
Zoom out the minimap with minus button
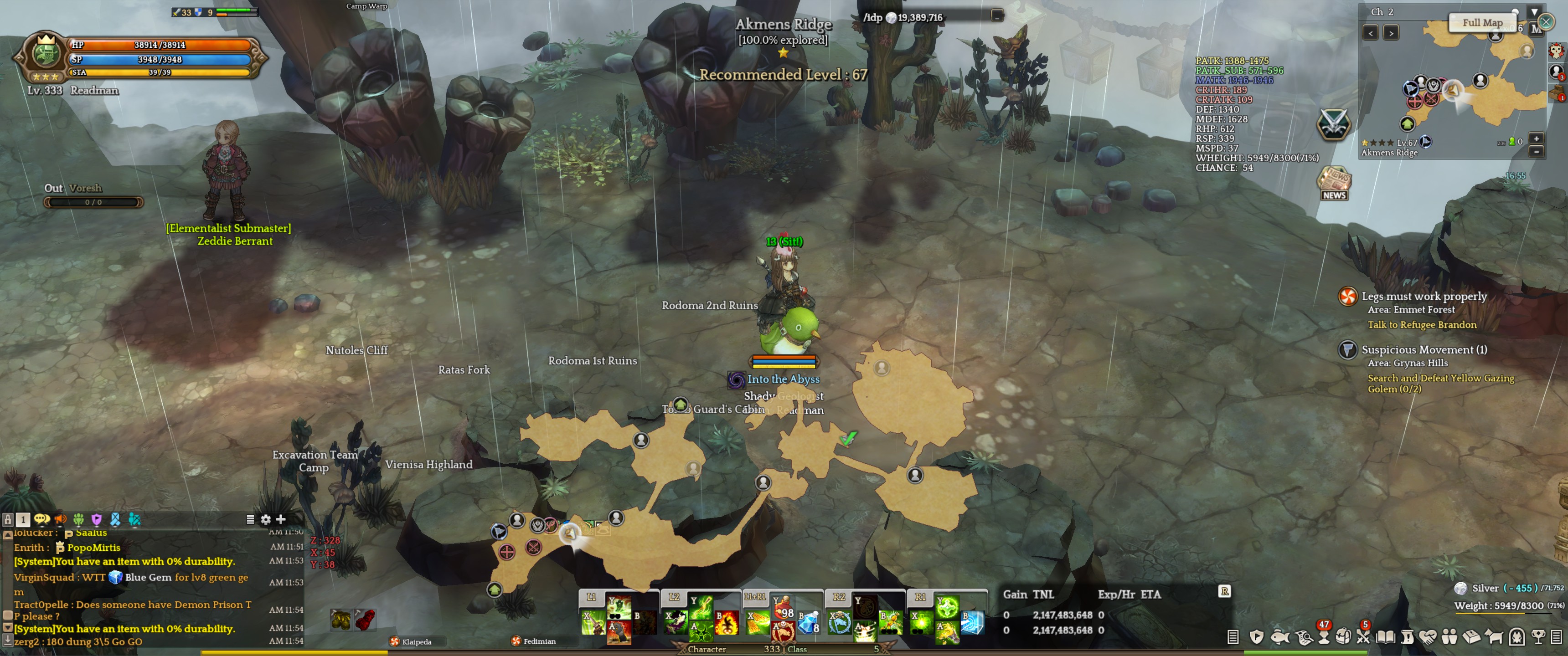click(1536, 151)
